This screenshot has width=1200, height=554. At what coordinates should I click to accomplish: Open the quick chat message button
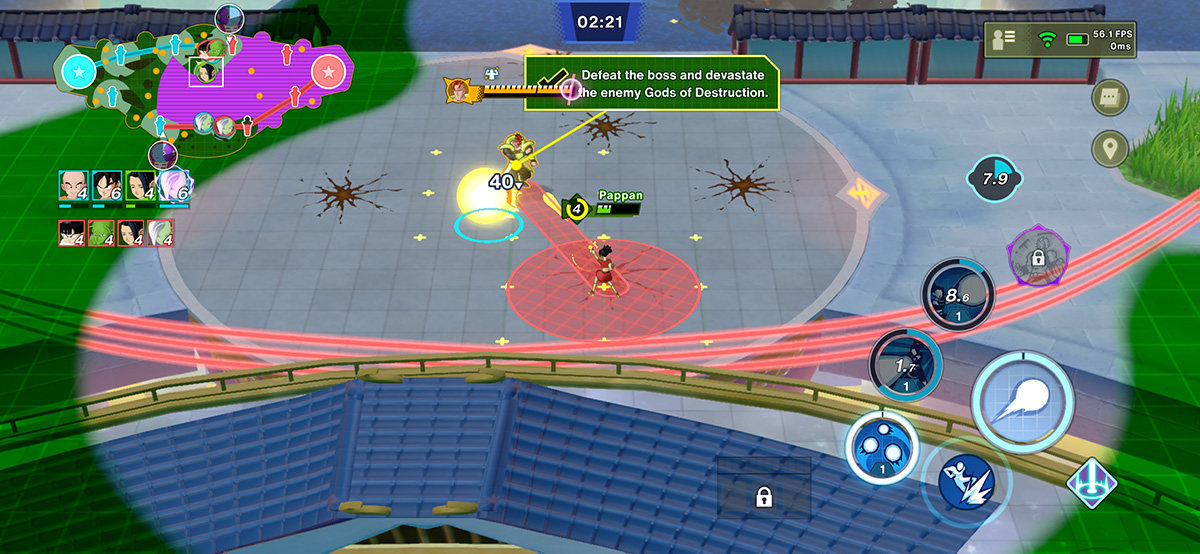click(x=1111, y=97)
